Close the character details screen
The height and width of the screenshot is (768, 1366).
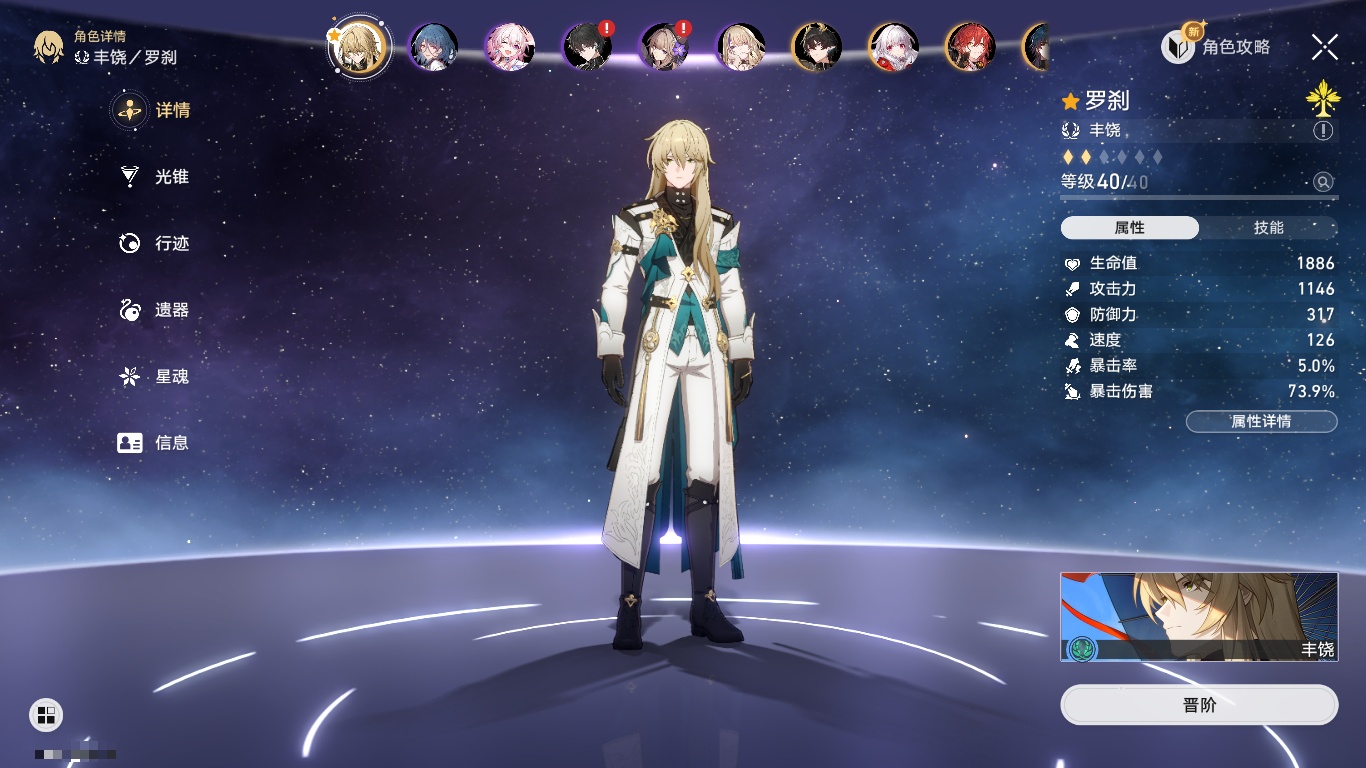1325,47
